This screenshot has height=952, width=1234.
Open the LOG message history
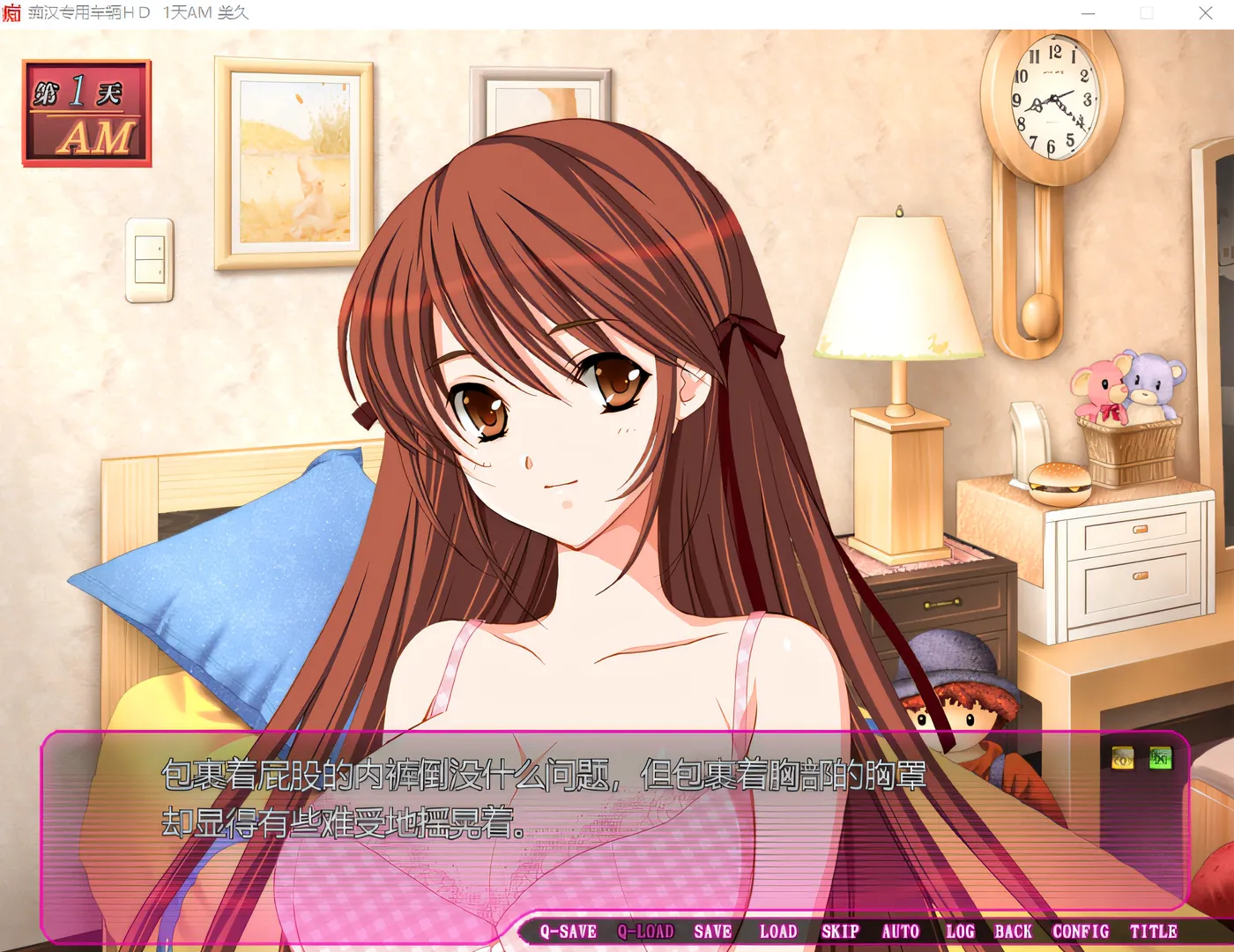tap(960, 931)
